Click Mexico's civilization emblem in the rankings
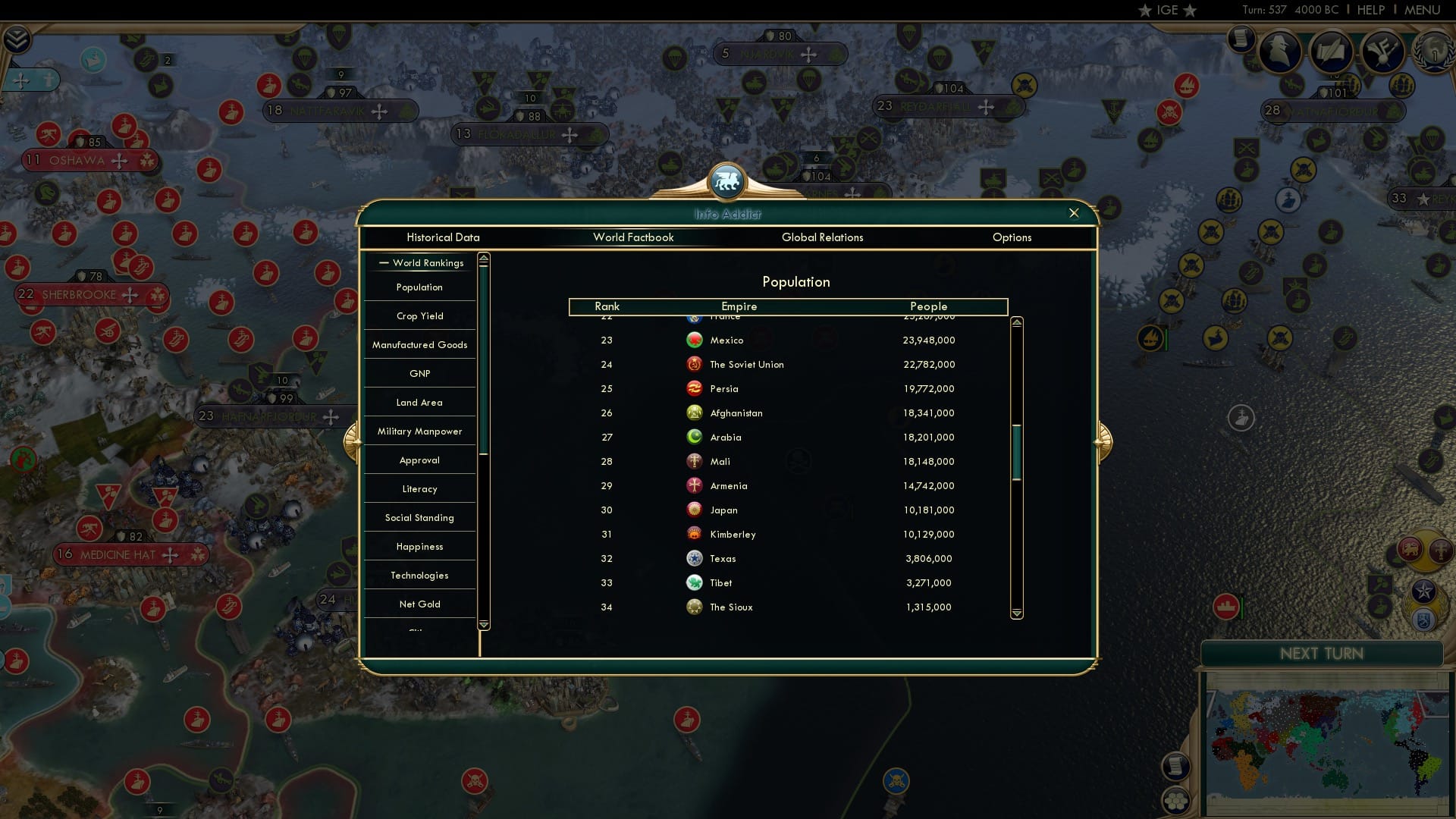The height and width of the screenshot is (819, 1456). 695,340
